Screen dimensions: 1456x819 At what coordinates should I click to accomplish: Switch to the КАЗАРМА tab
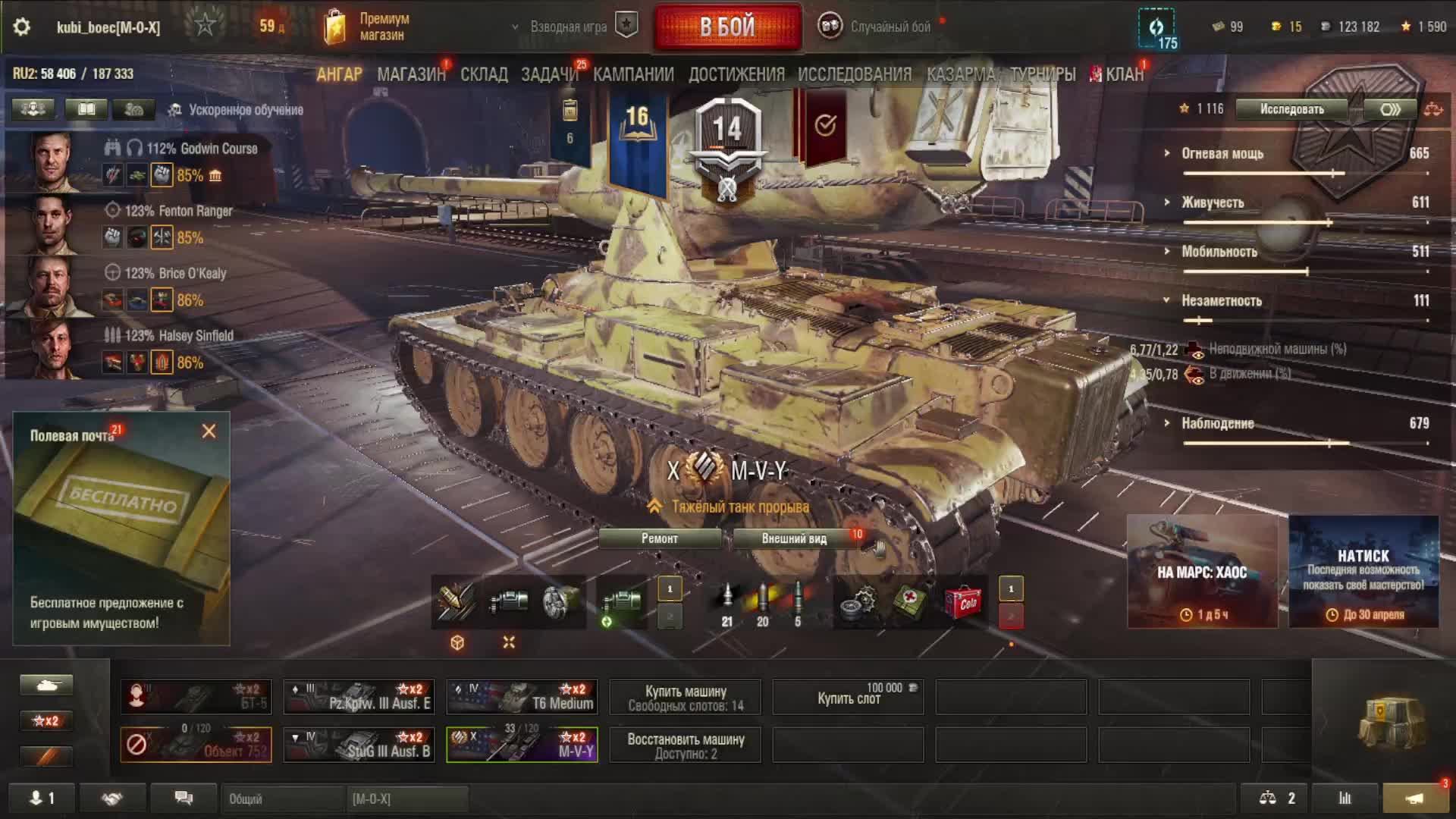(960, 74)
